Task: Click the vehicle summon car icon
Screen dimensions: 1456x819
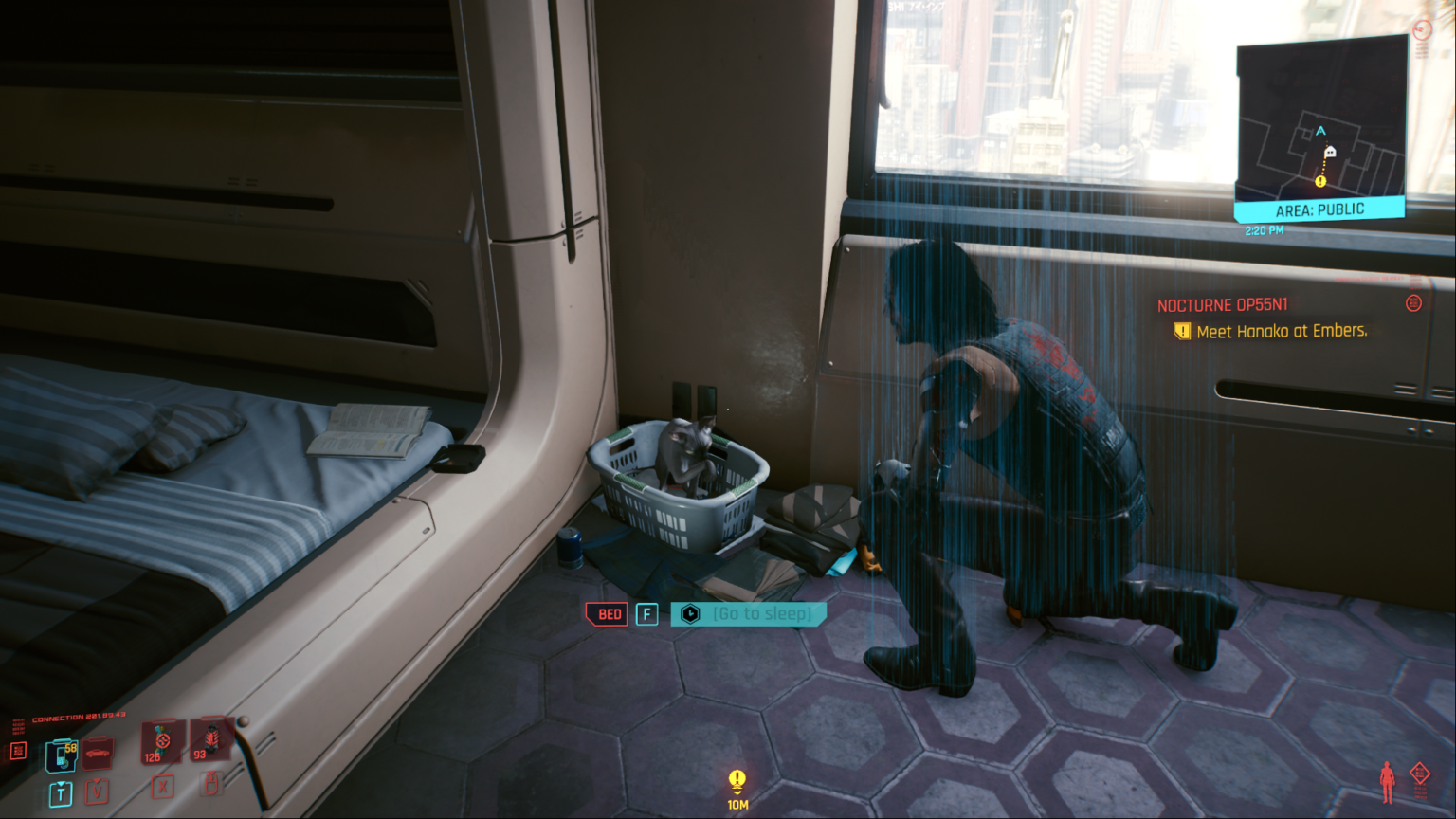Action: 98,754
